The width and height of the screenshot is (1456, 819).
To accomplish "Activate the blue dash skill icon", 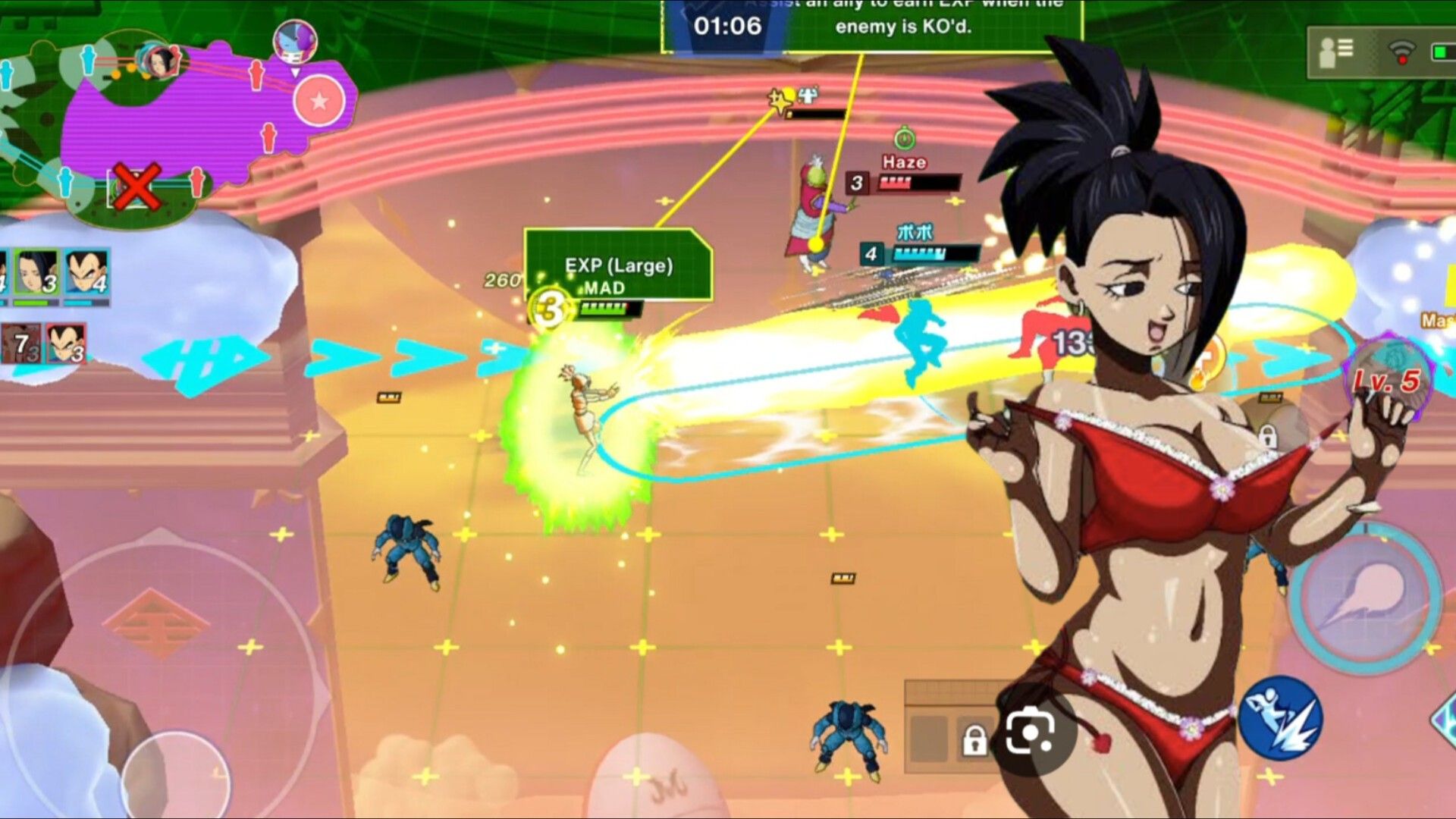I will click(x=1282, y=718).
